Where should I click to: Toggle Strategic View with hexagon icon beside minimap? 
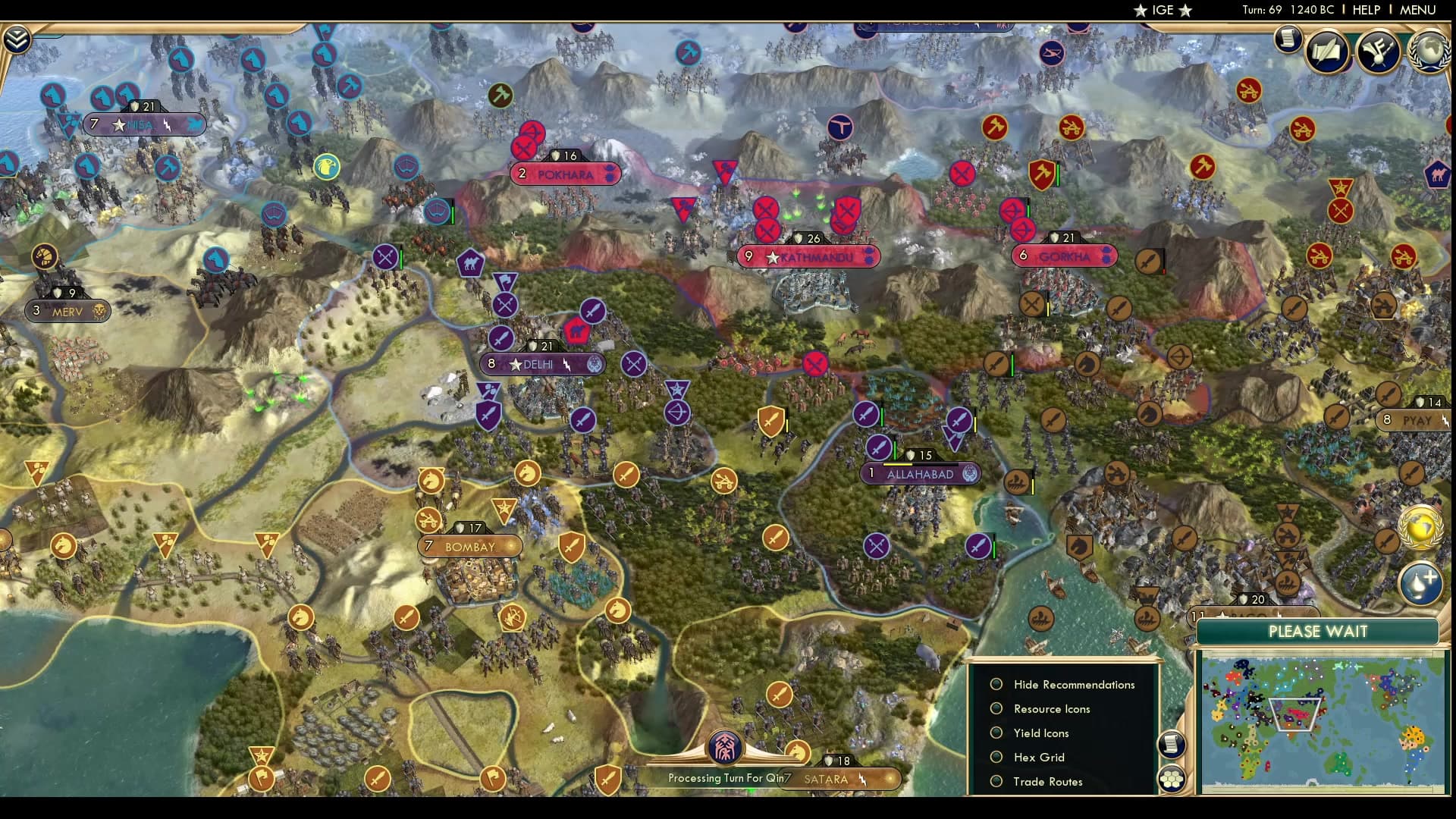point(1172,777)
